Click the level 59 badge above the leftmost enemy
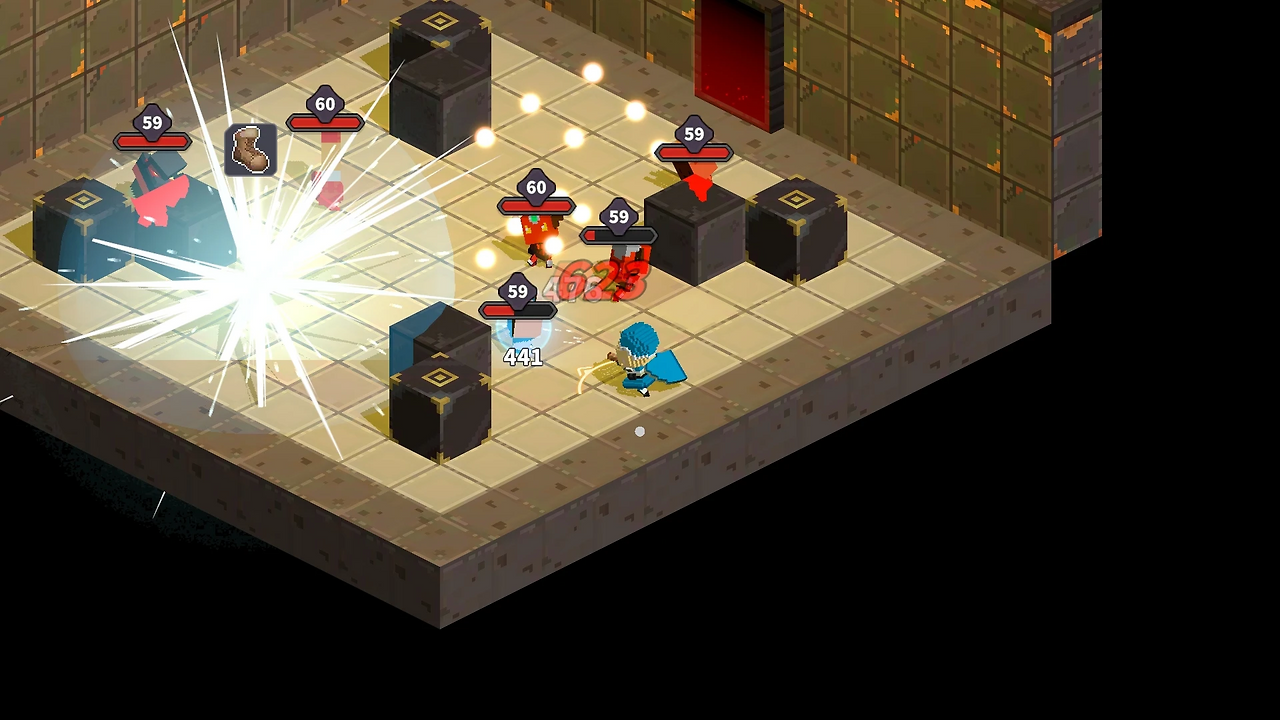 (x=151, y=122)
